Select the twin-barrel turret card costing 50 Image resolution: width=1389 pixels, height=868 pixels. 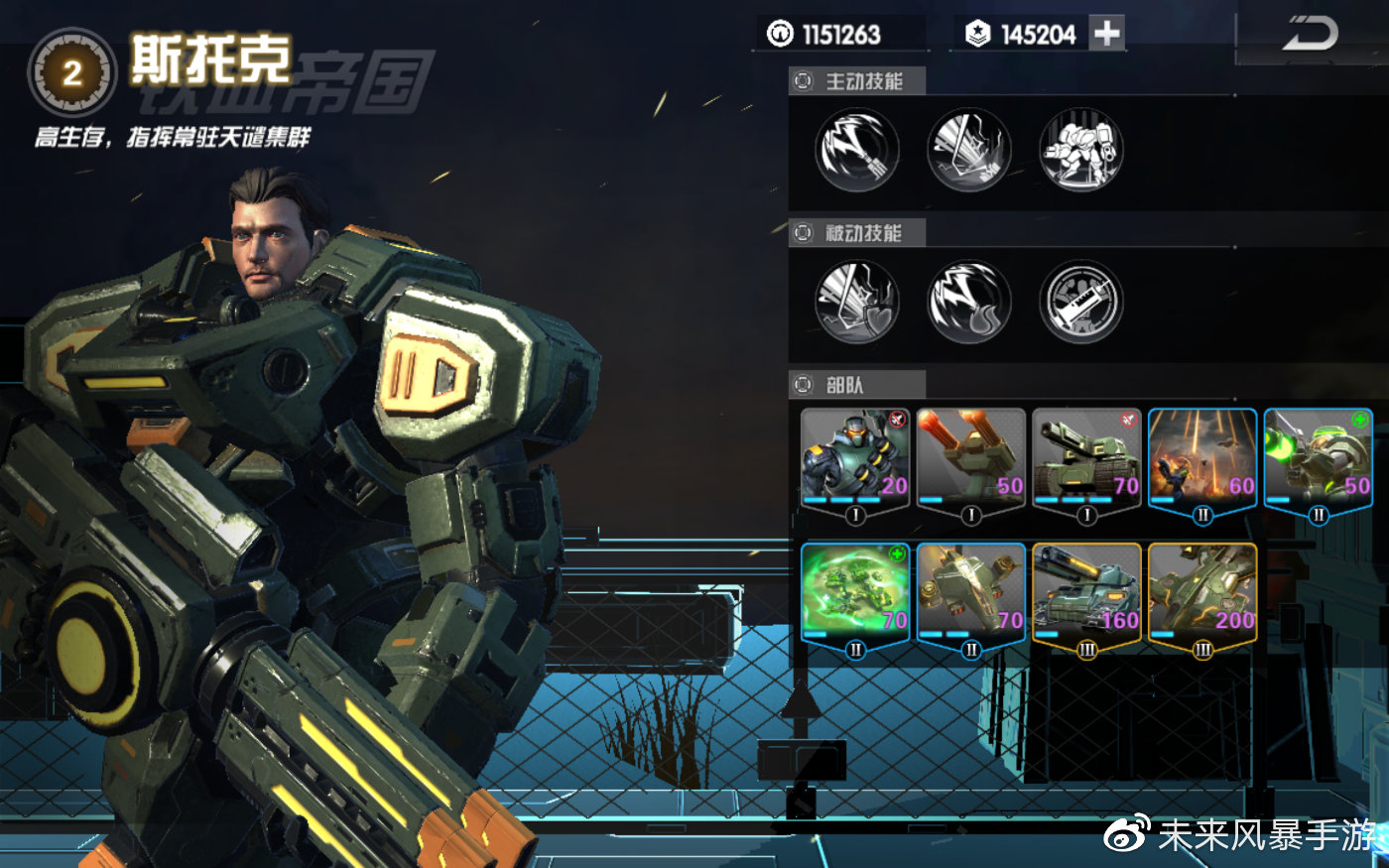click(970, 458)
